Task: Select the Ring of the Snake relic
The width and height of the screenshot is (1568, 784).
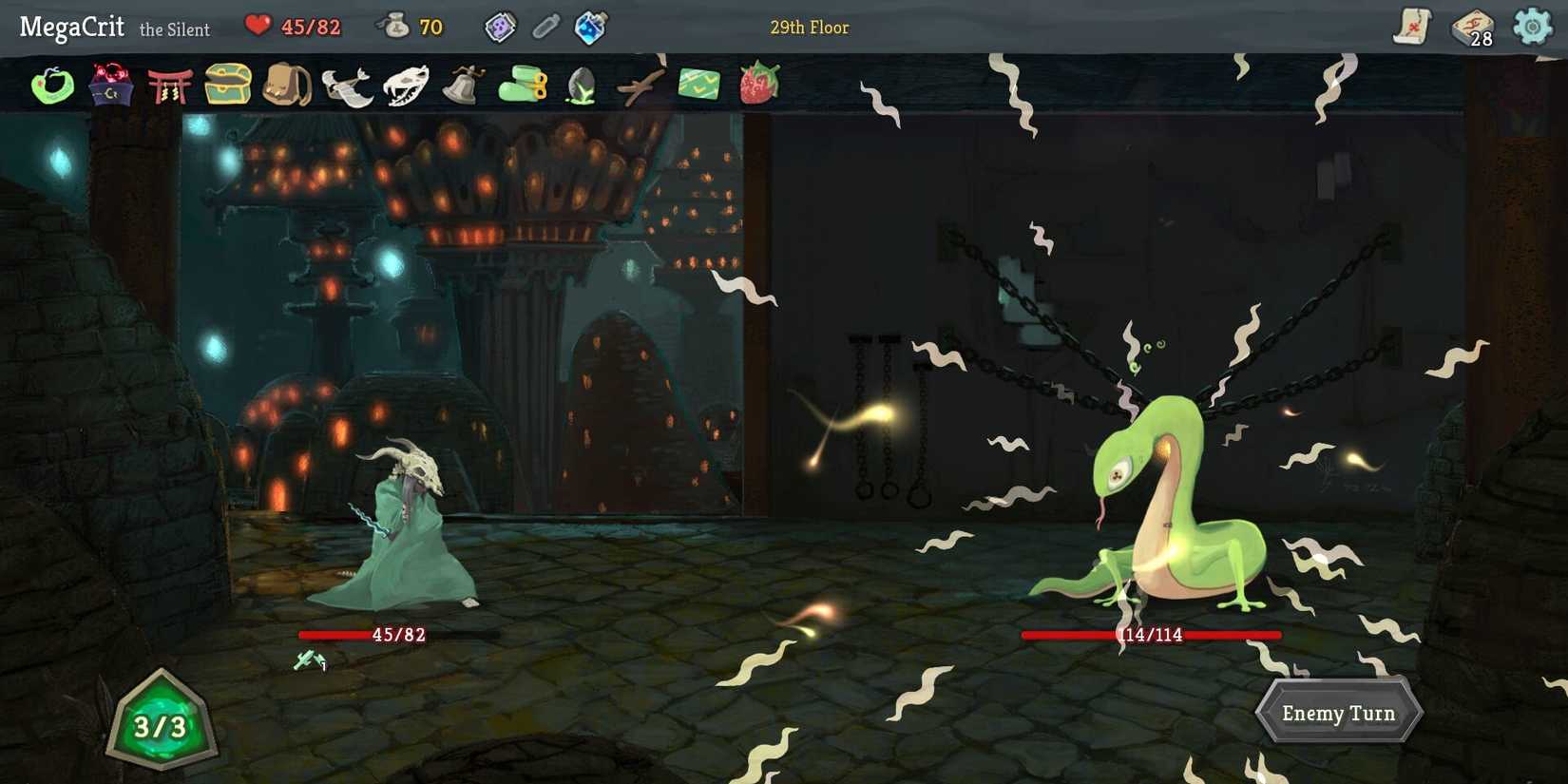Action: [52, 84]
